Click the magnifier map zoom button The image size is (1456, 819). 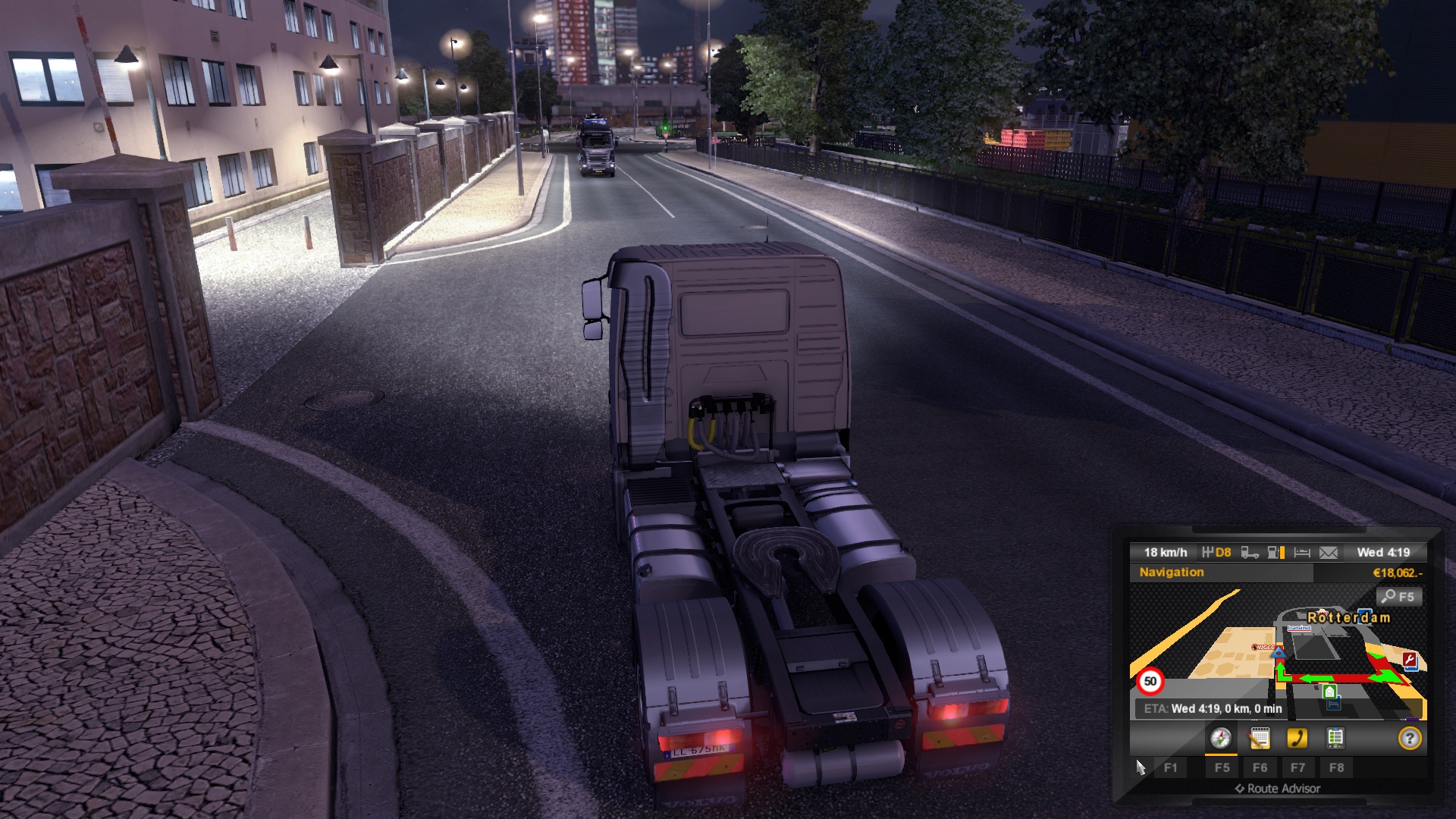1399,597
